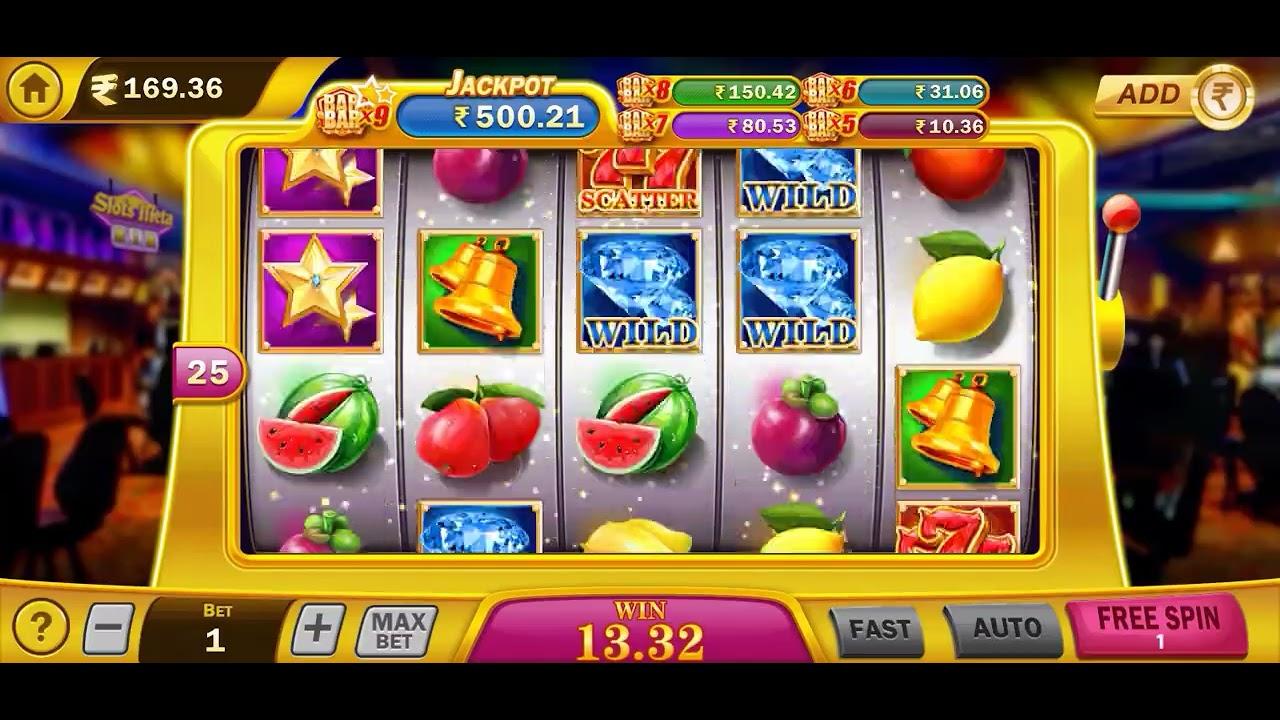The width and height of the screenshot is (1280, 720).
Task: Go to the home screen
Action: pyautogui.click(x=34, y=89)
